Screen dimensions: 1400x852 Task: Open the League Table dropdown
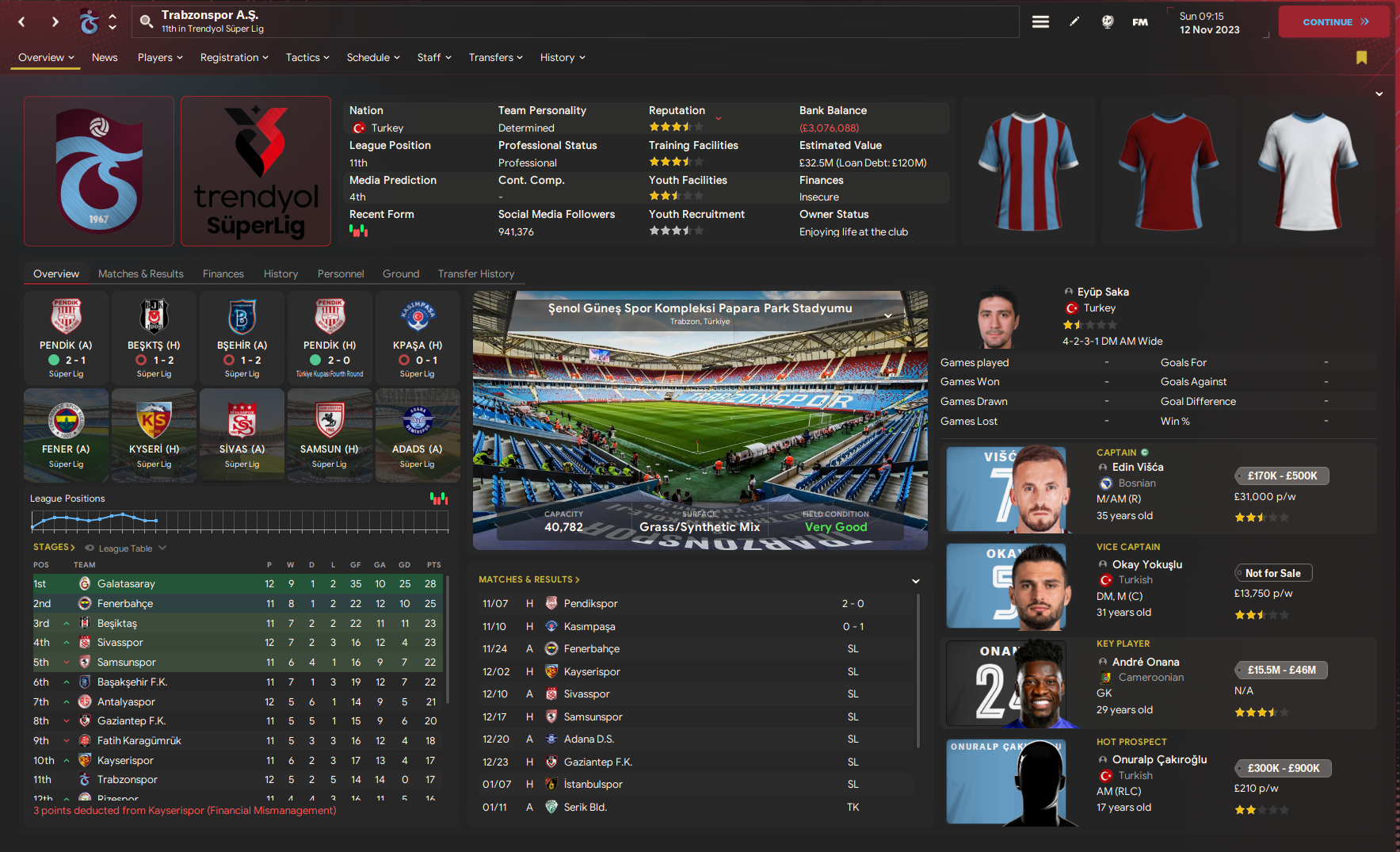127,548
